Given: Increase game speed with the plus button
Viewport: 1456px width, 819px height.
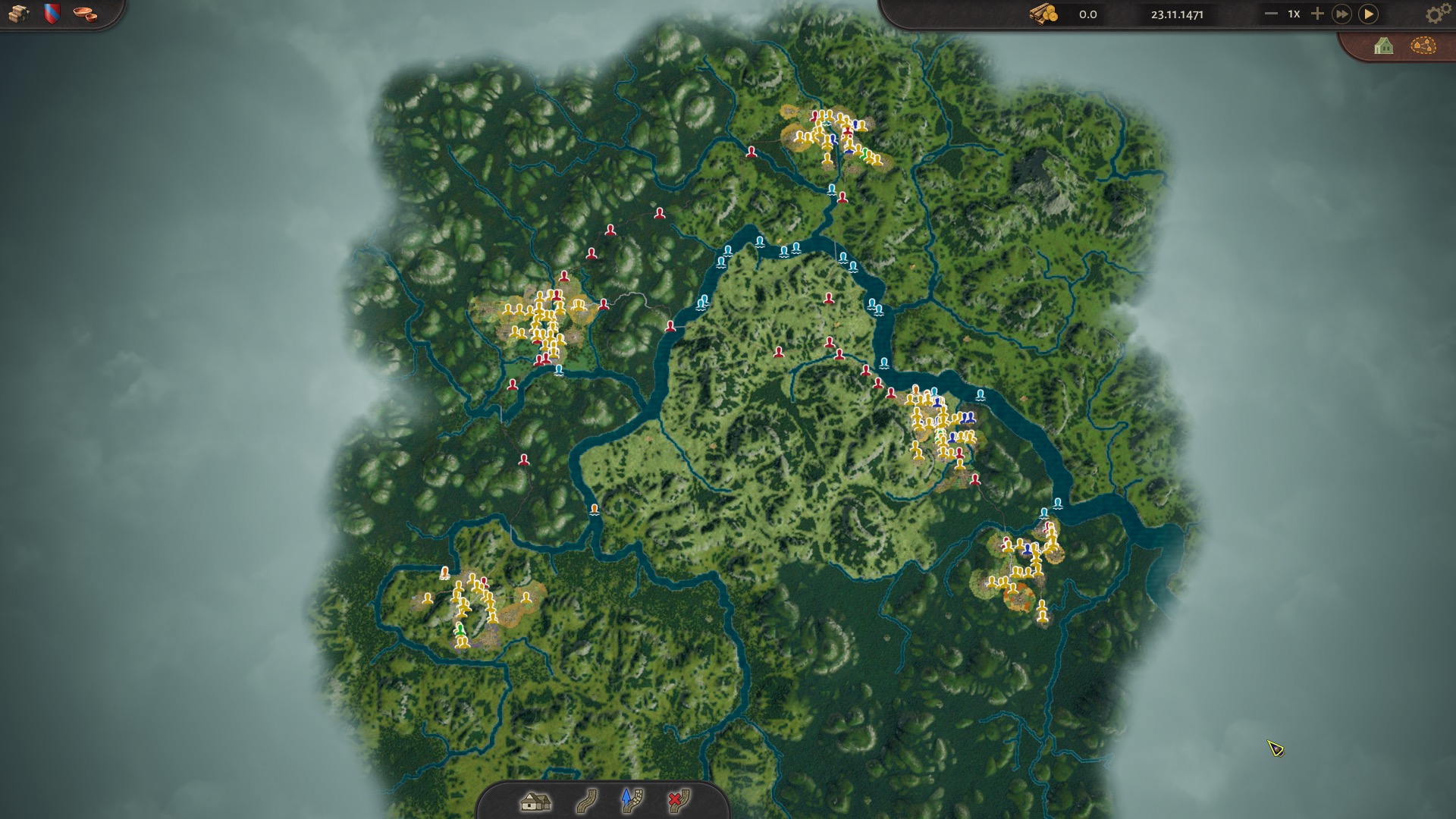Looking at the screenshot, I should pyautogui.click(x=1317, y=14).
